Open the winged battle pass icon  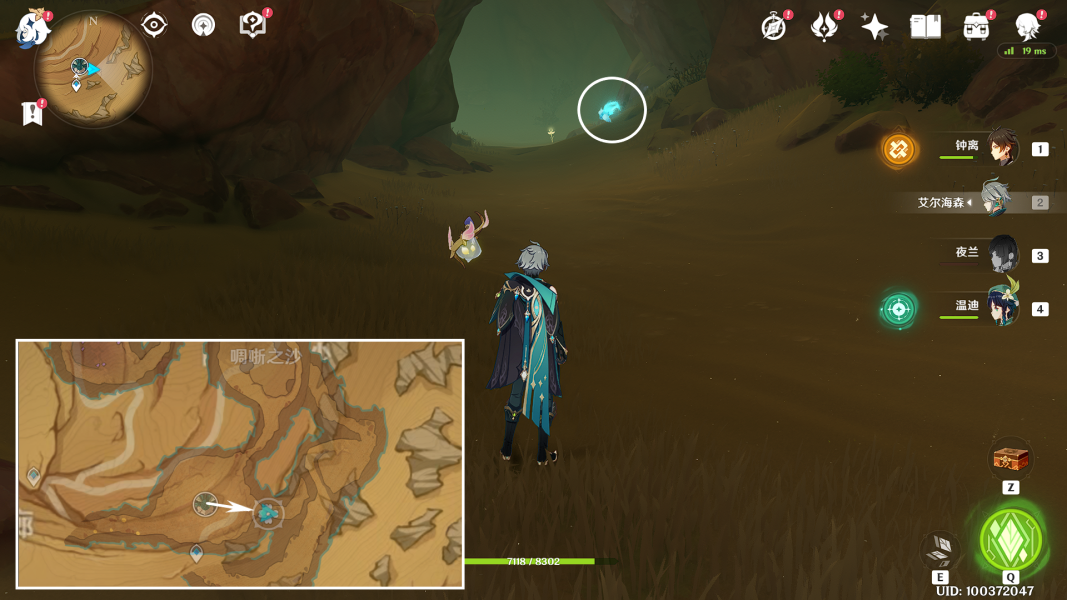tap(824, 27)
